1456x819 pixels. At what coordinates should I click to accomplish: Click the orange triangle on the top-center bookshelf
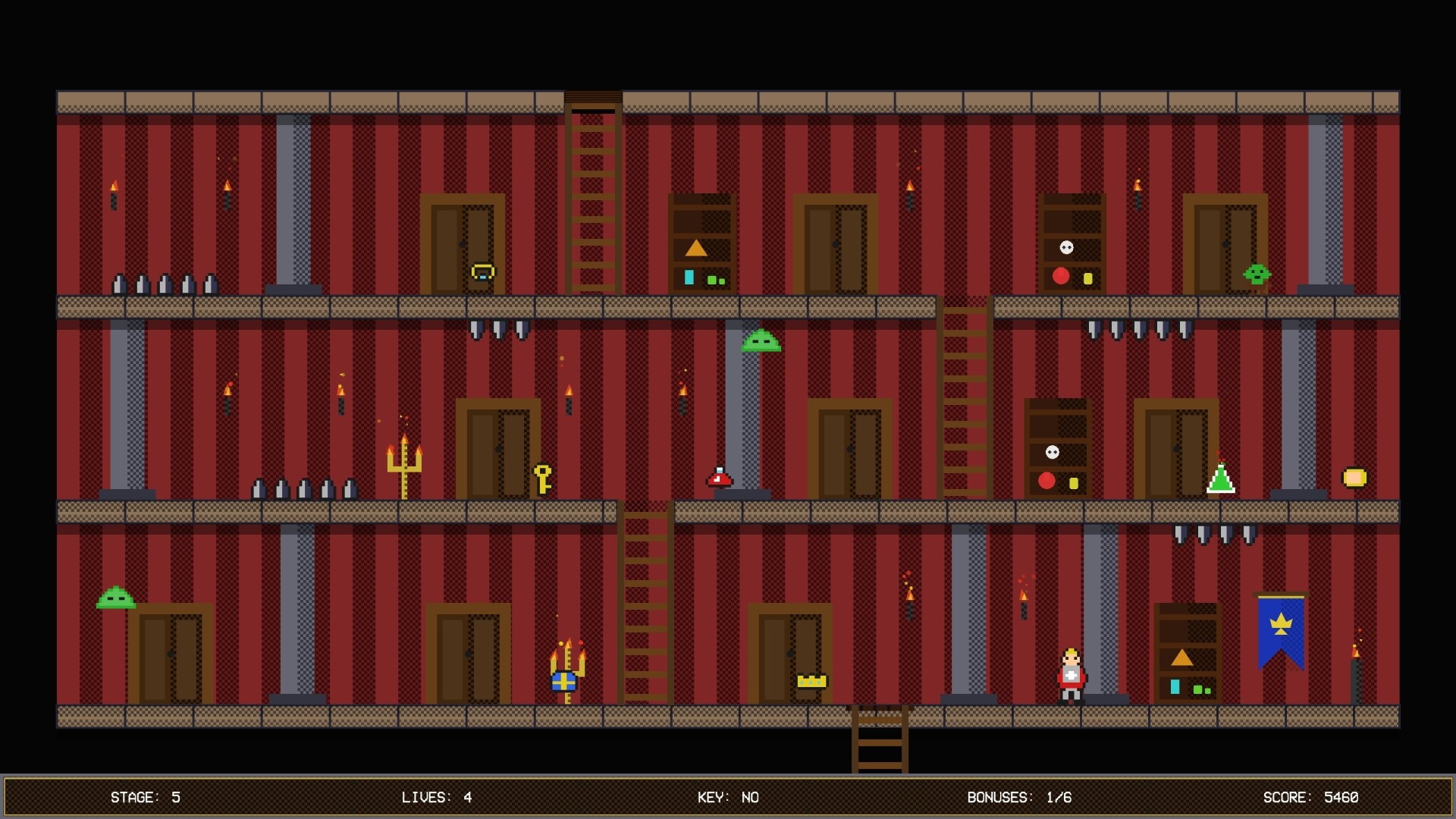[695, 246]
